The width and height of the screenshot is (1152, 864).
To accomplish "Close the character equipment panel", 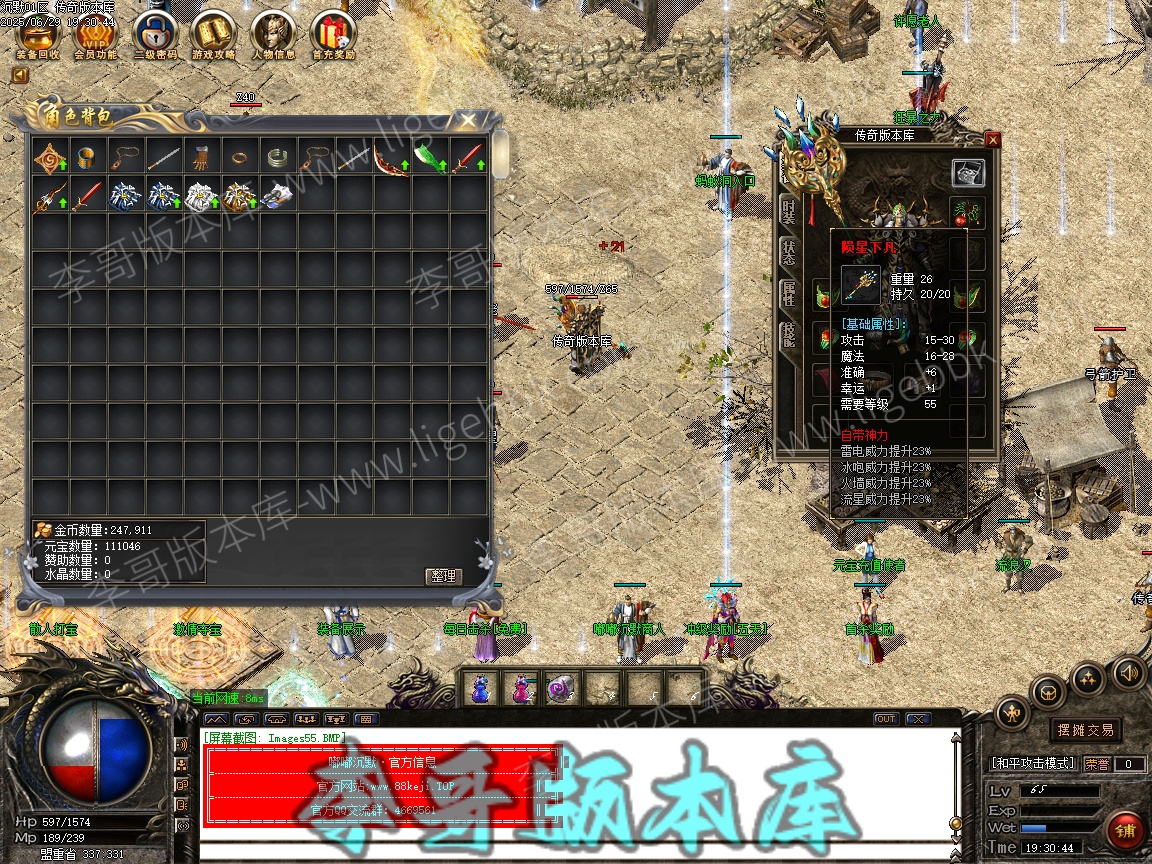I will [992, 140].
